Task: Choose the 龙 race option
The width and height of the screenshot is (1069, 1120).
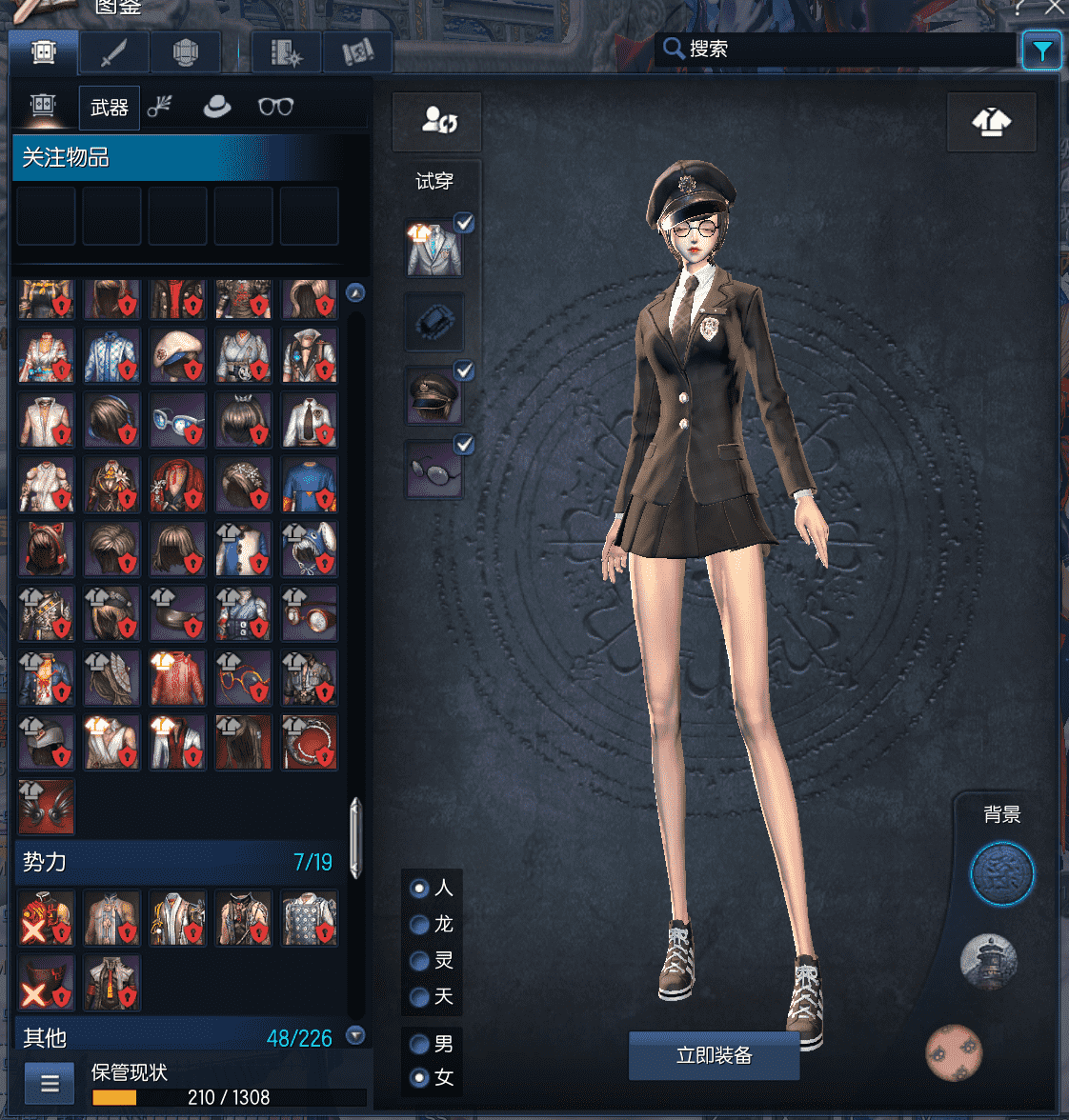Action: (x=419, y=925)
